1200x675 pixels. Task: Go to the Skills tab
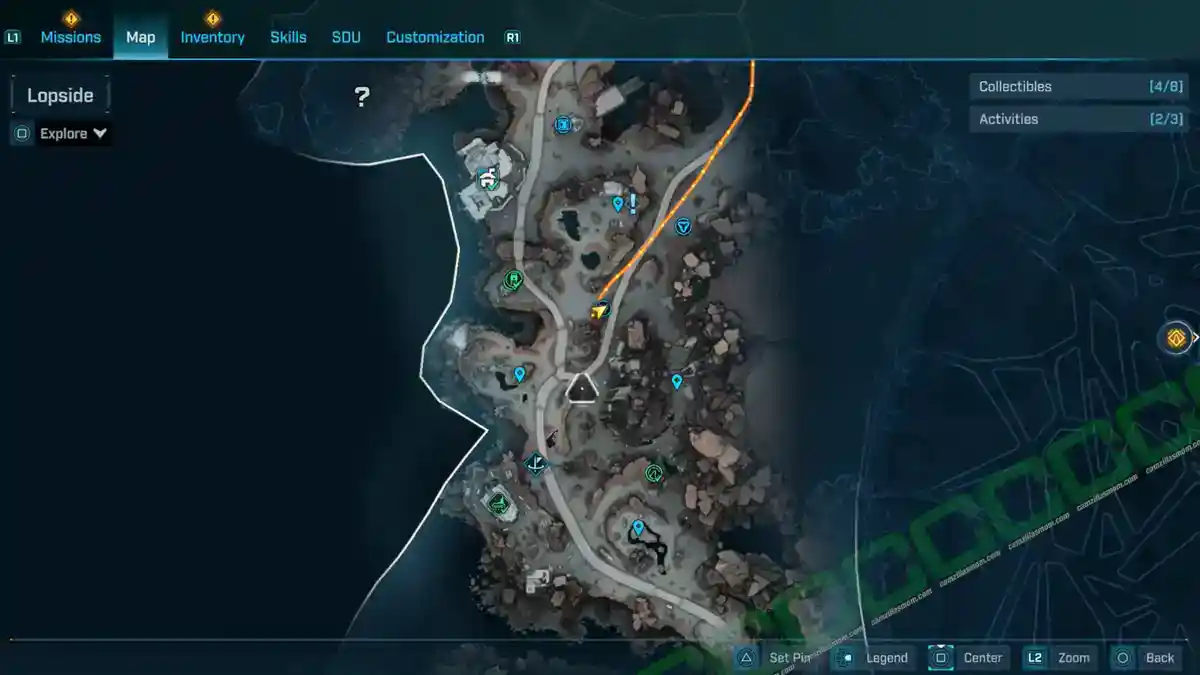click(288, 37)
